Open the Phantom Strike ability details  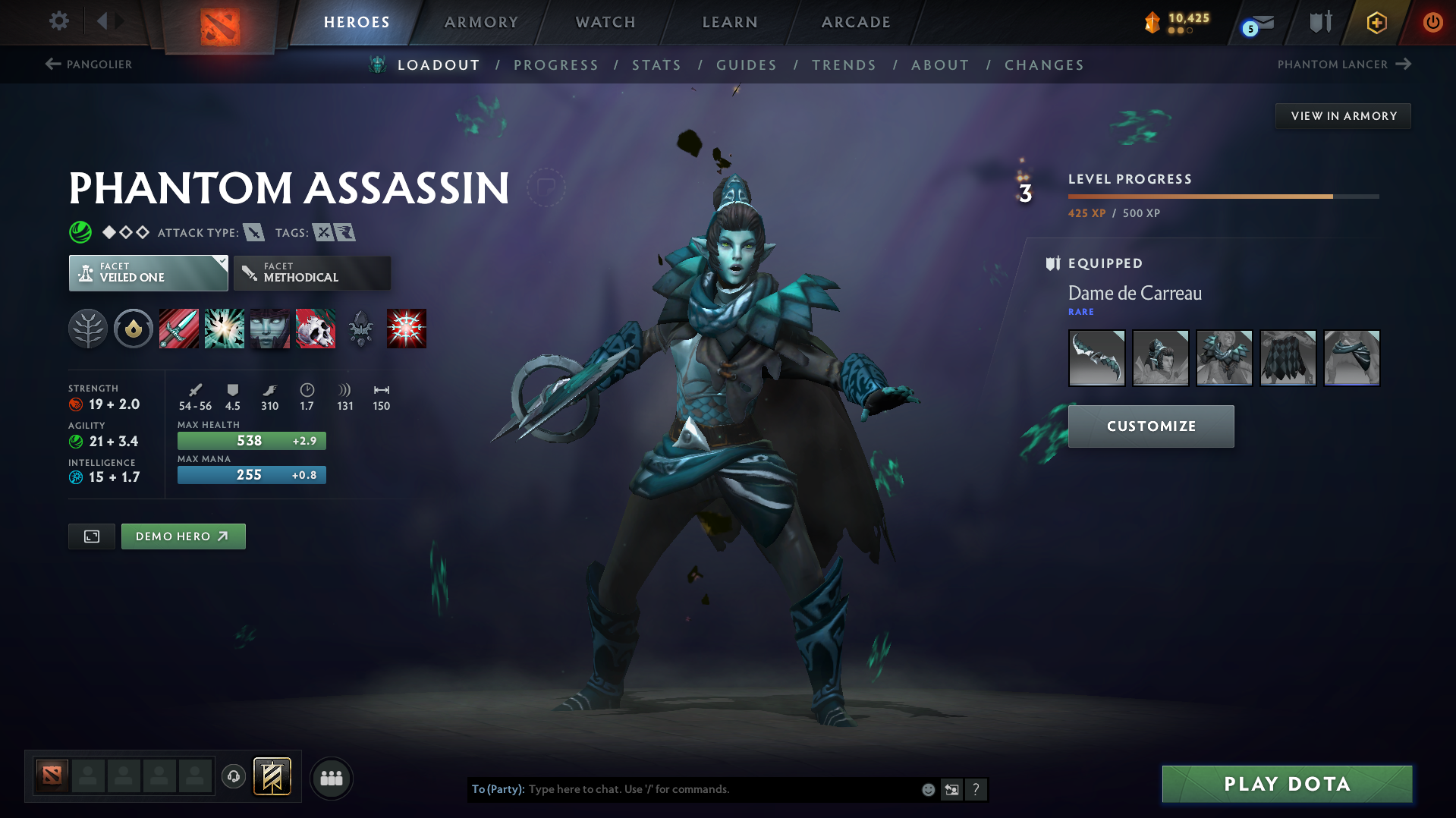(225, 329)
